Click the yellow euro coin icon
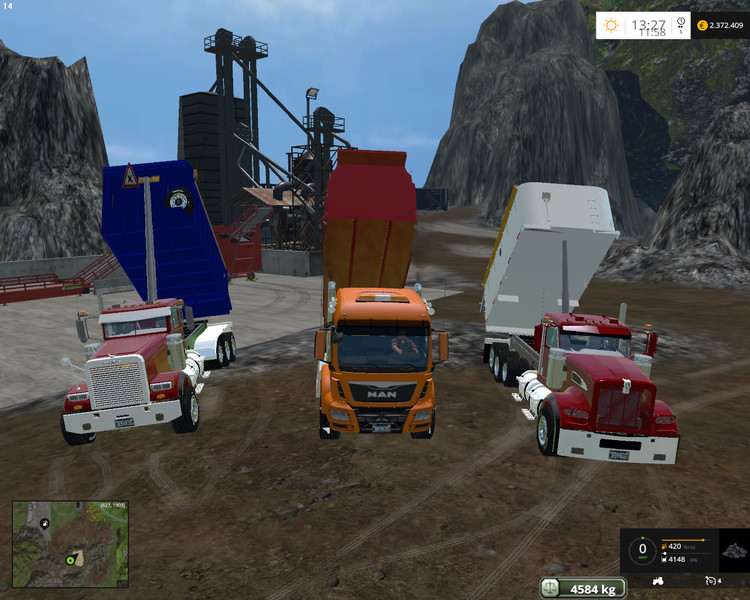 (701, 25)
